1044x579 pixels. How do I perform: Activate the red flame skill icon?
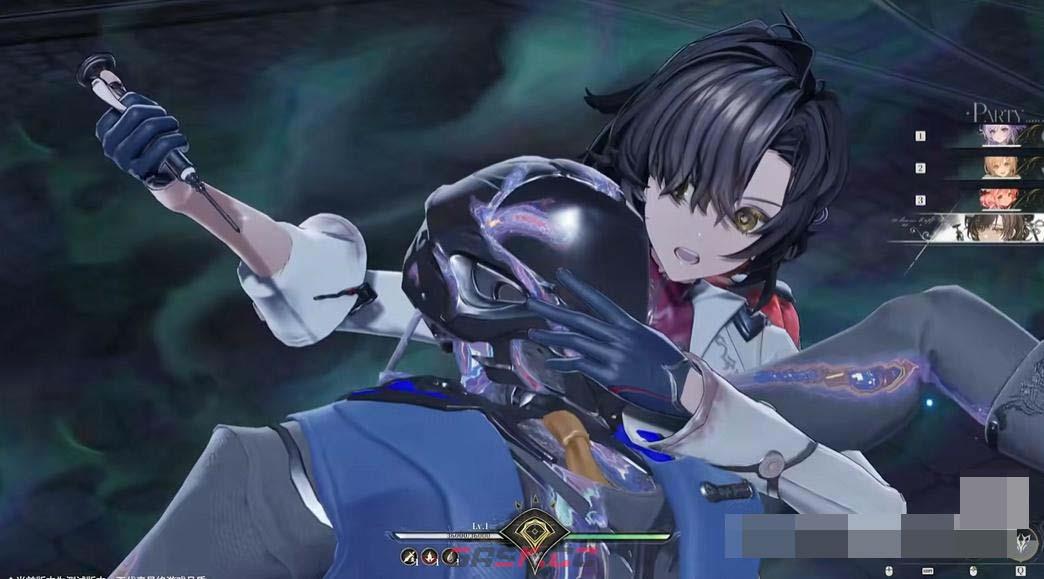coord(430,557)
